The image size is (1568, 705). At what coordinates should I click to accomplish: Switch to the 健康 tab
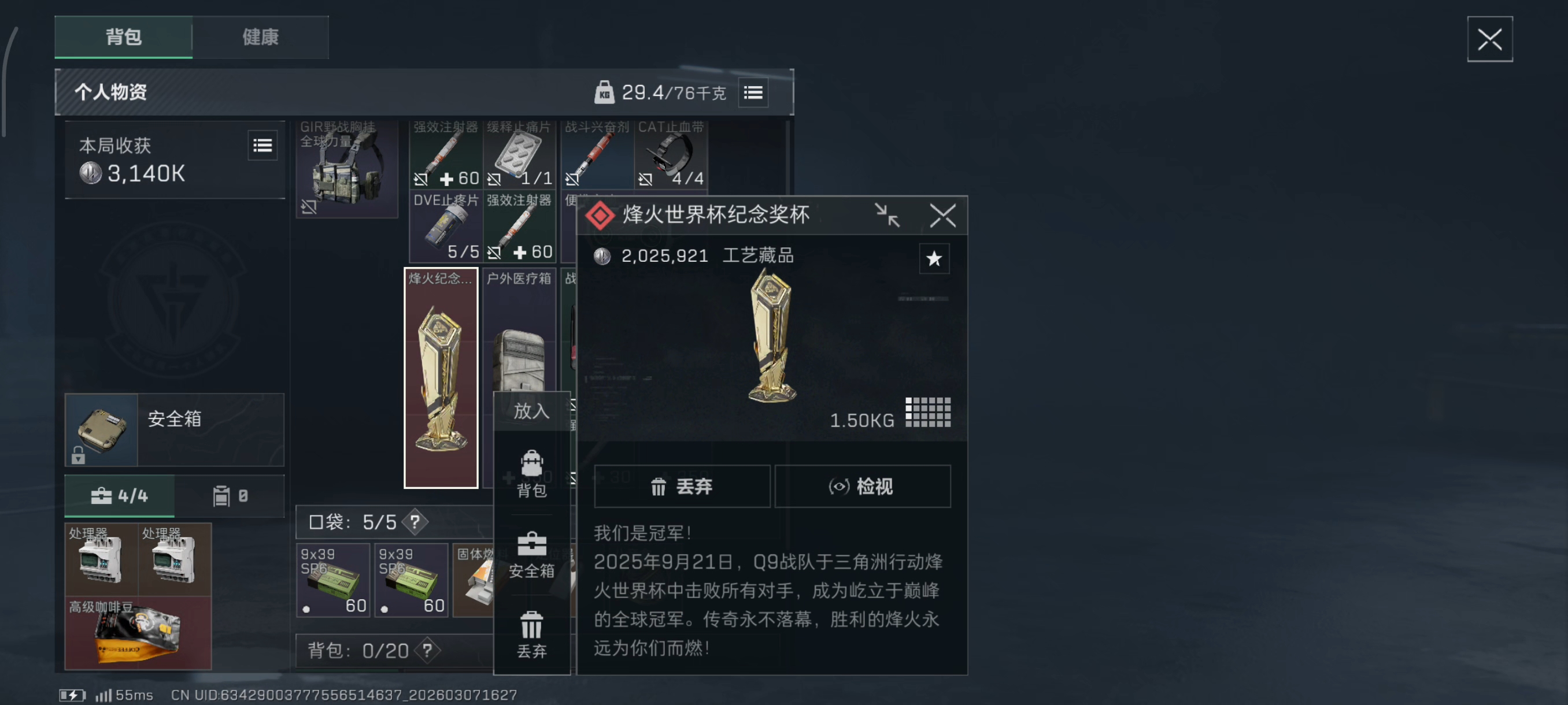pyautogui.click(x=261, y=37)
